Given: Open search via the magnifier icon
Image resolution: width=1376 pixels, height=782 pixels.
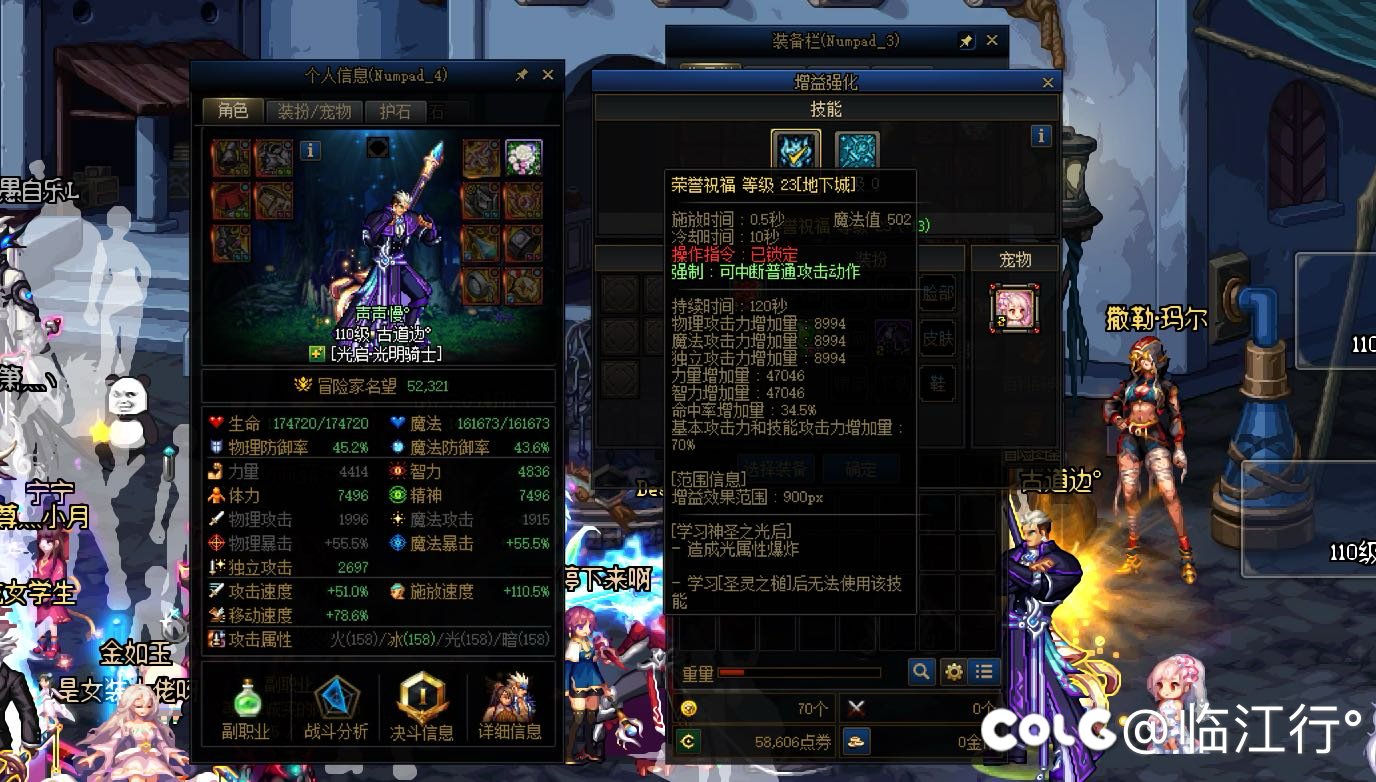Looking at the screenshot, I should [x=920, y=672].
